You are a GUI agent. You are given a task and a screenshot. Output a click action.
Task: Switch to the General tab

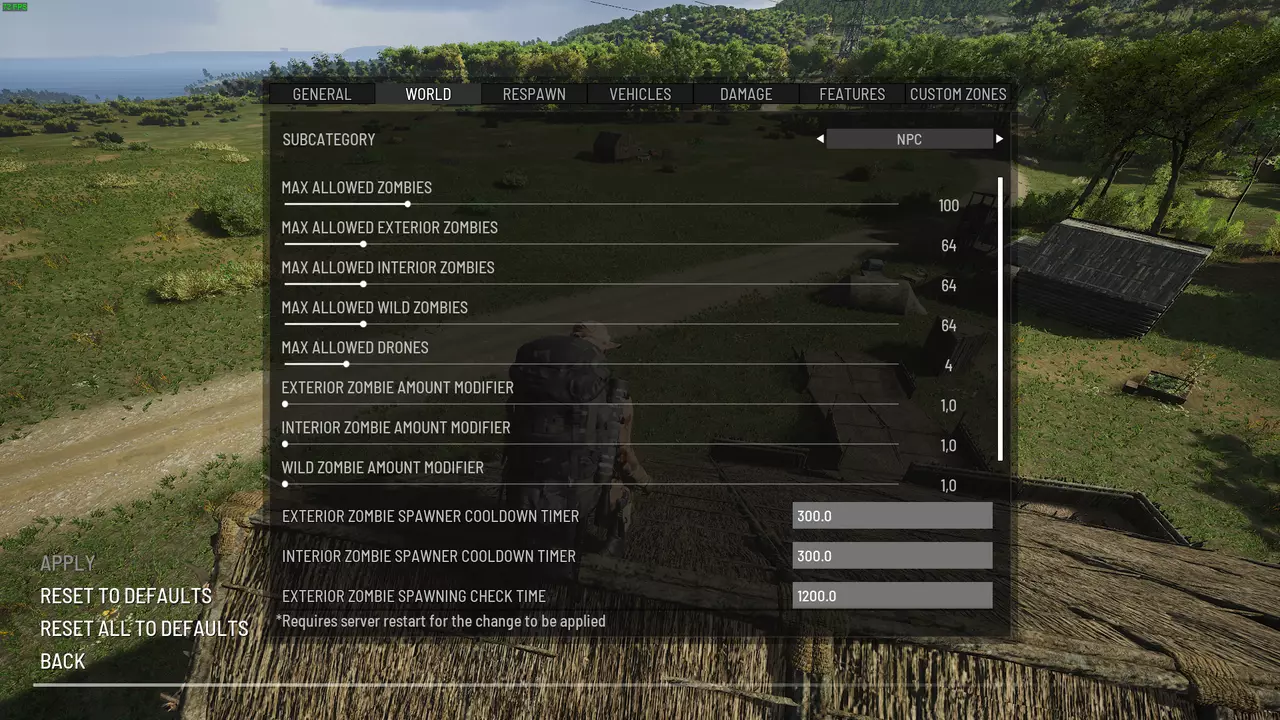tap(321, 94)
